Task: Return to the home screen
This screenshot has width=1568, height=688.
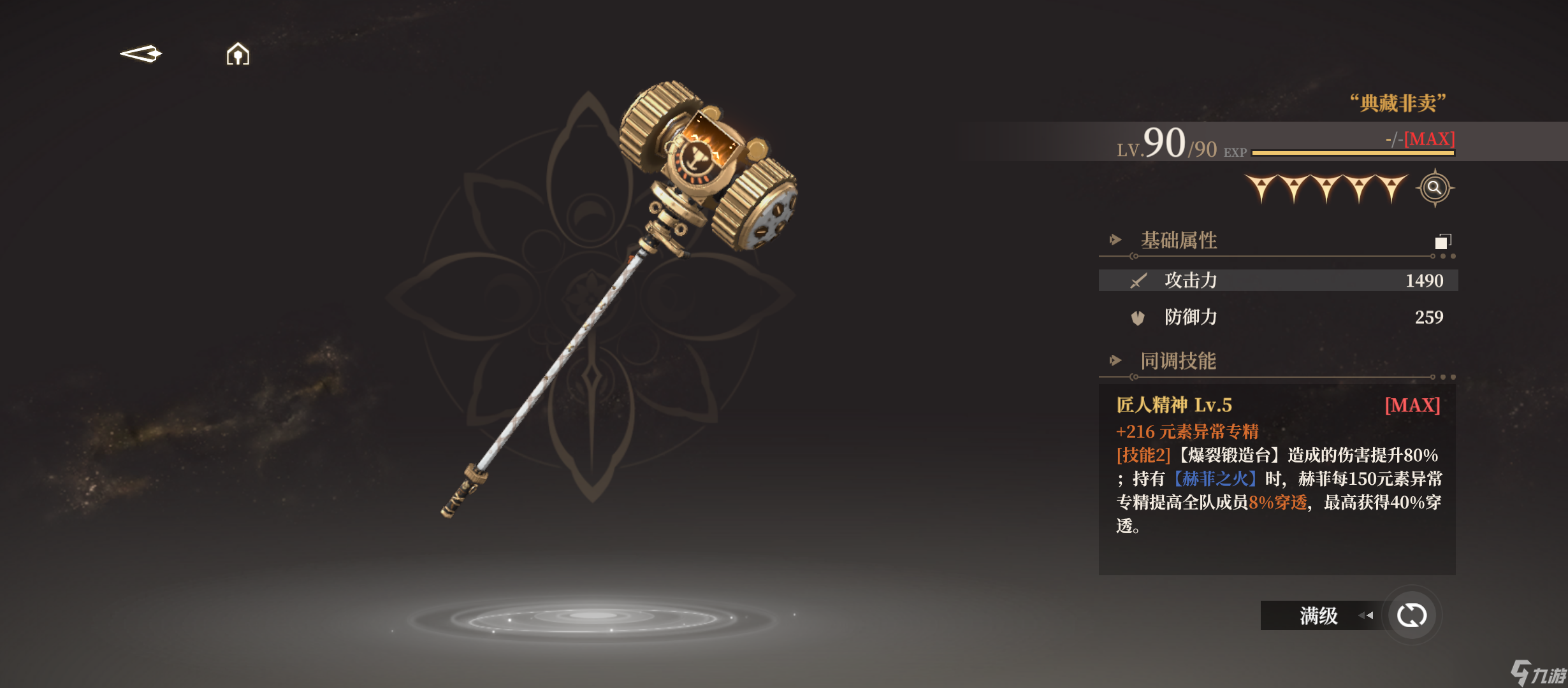Action: point(238,55)
